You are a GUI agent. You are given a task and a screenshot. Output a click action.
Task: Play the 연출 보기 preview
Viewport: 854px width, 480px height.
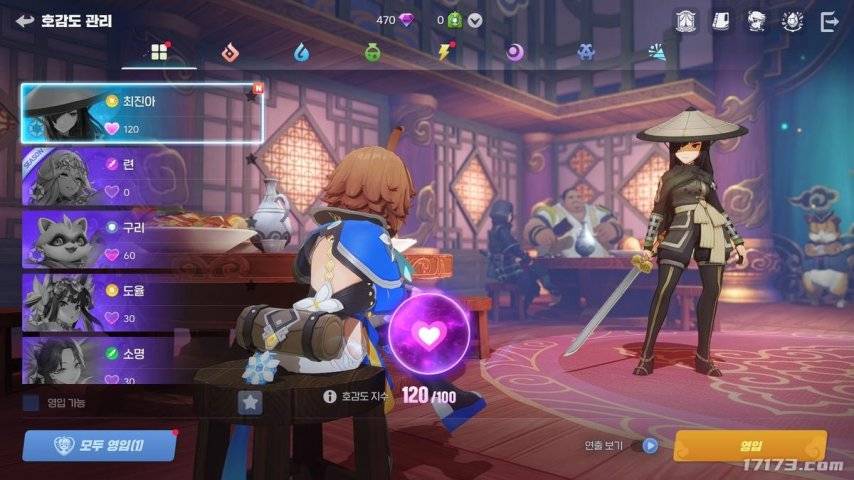click(650, 446)
